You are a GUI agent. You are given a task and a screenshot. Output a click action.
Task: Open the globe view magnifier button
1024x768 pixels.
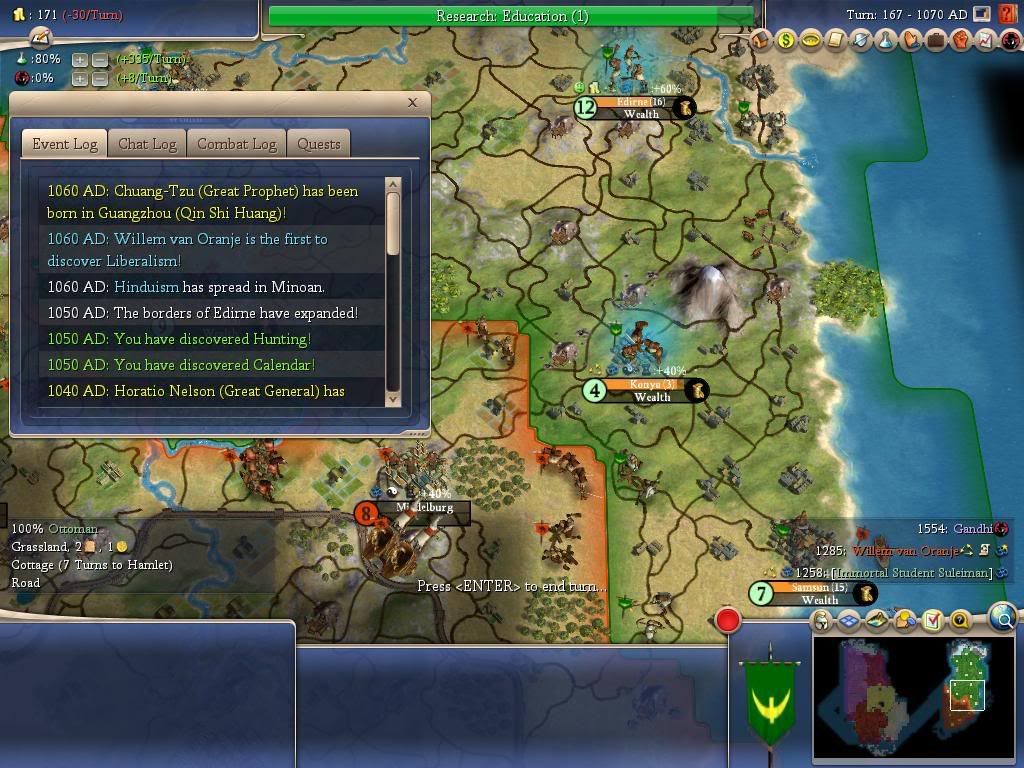pos(1004,618)
